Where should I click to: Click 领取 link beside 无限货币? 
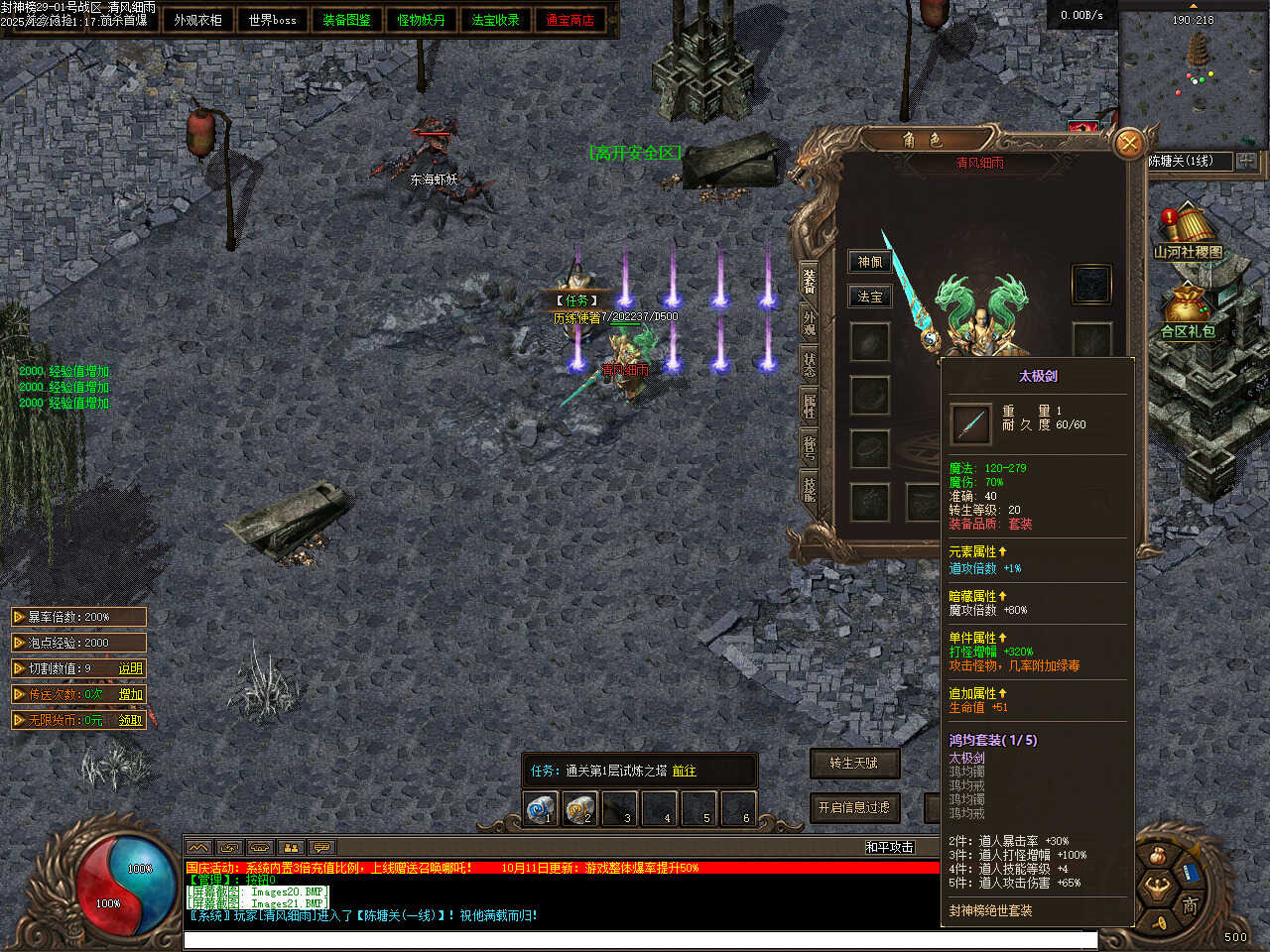[131, 720]
